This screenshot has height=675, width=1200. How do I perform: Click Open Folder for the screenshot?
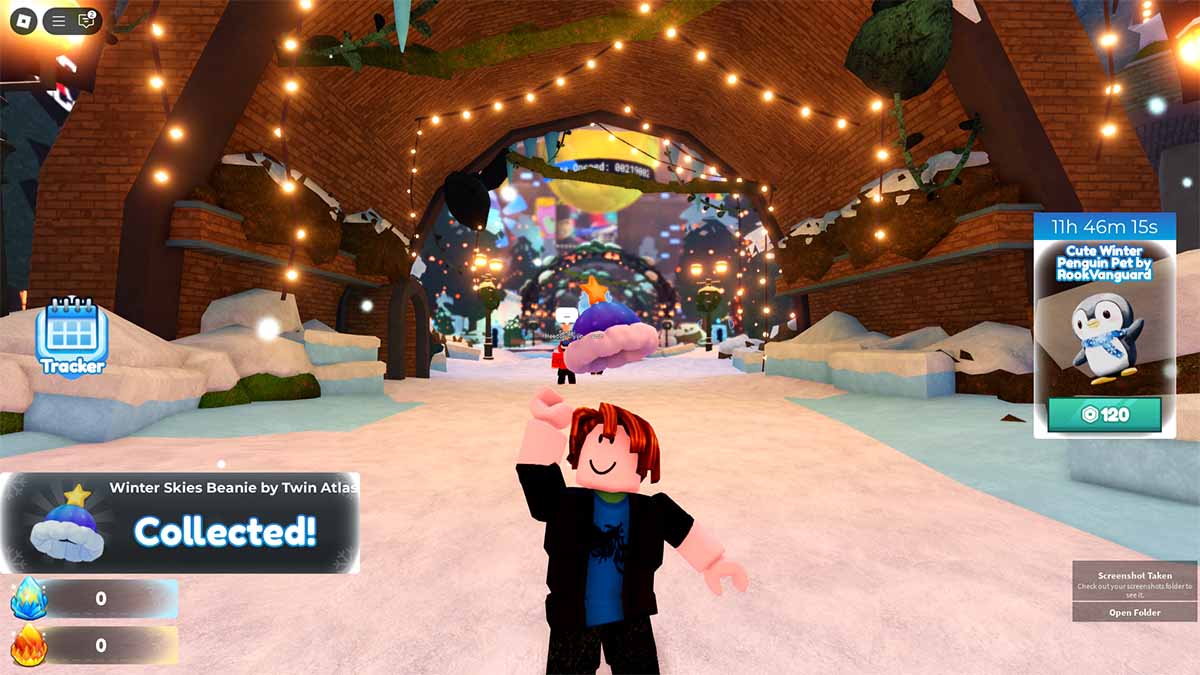pyautogui.click(x=1134, y=612)
